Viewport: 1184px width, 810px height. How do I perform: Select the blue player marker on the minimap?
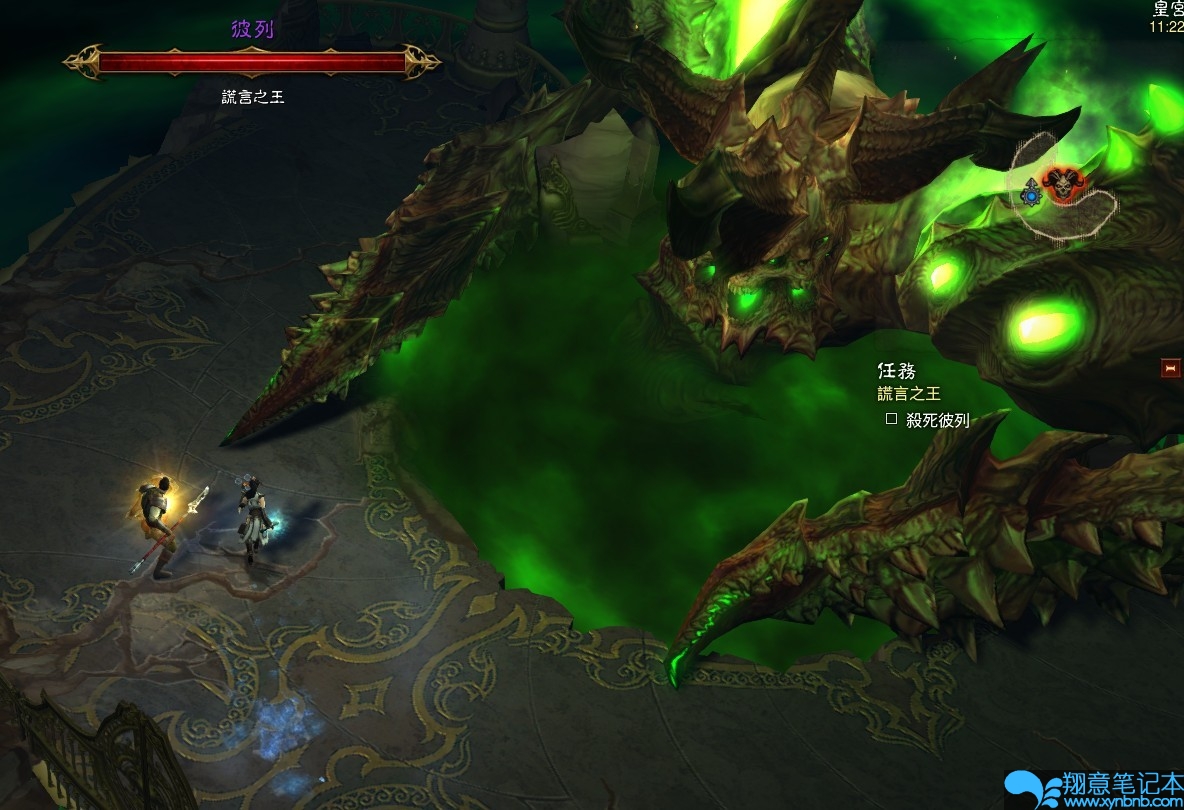[1031, 195]
